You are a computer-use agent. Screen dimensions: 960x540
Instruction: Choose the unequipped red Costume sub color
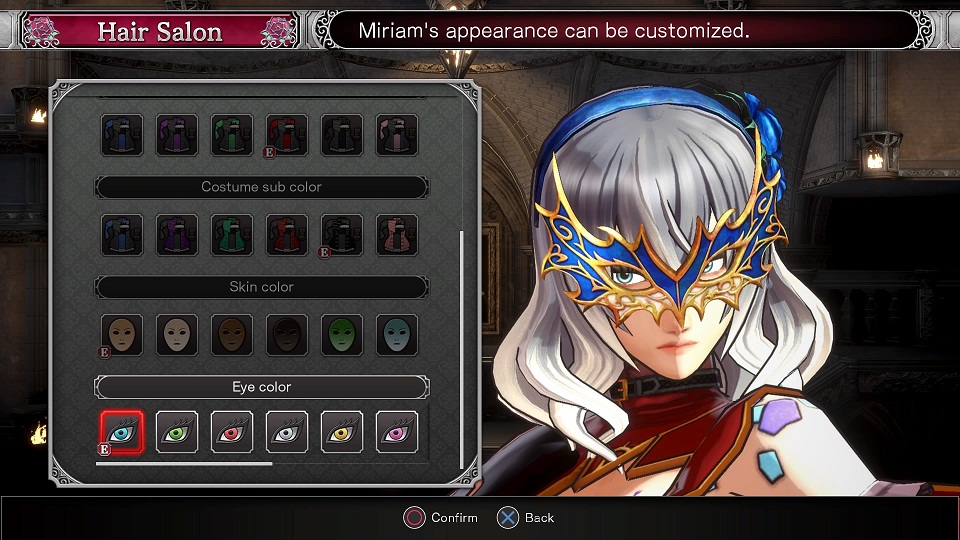[287, 235]
